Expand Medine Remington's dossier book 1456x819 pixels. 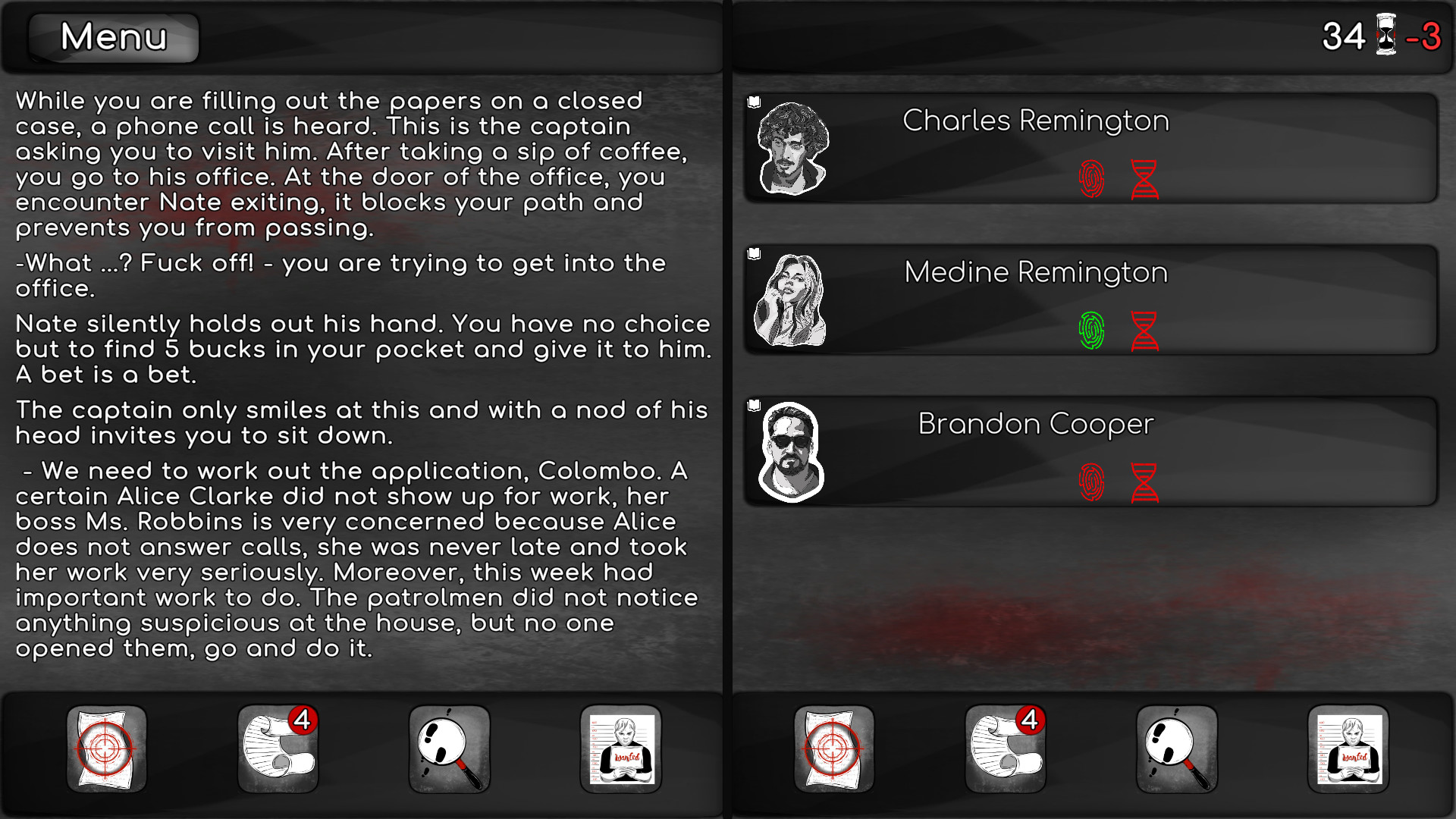click(752, 253)
